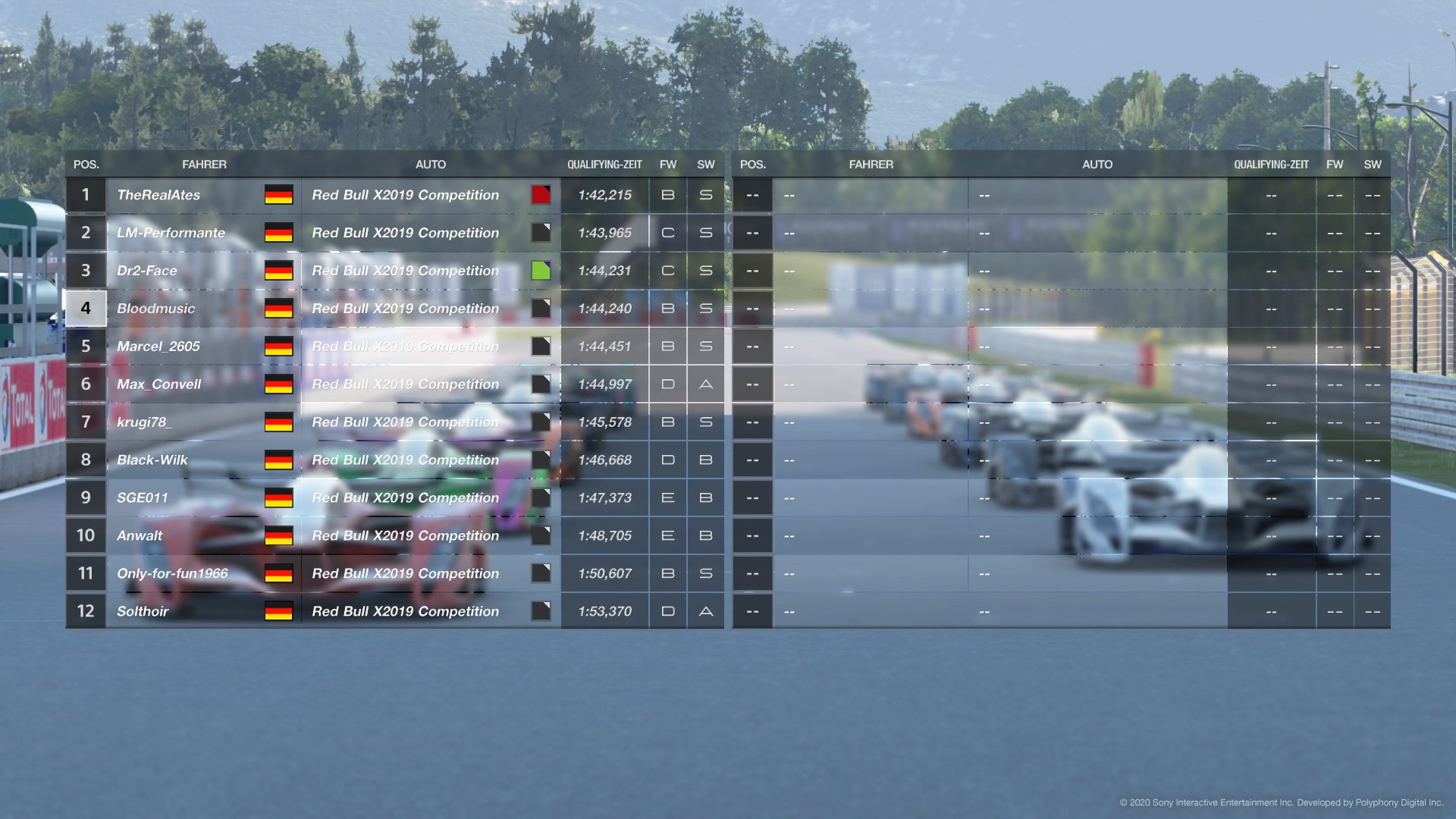The width and height of the screenshot is (1456, 819).
Task: Choose LM-Performante in the grid list
Action: (171, 233)
